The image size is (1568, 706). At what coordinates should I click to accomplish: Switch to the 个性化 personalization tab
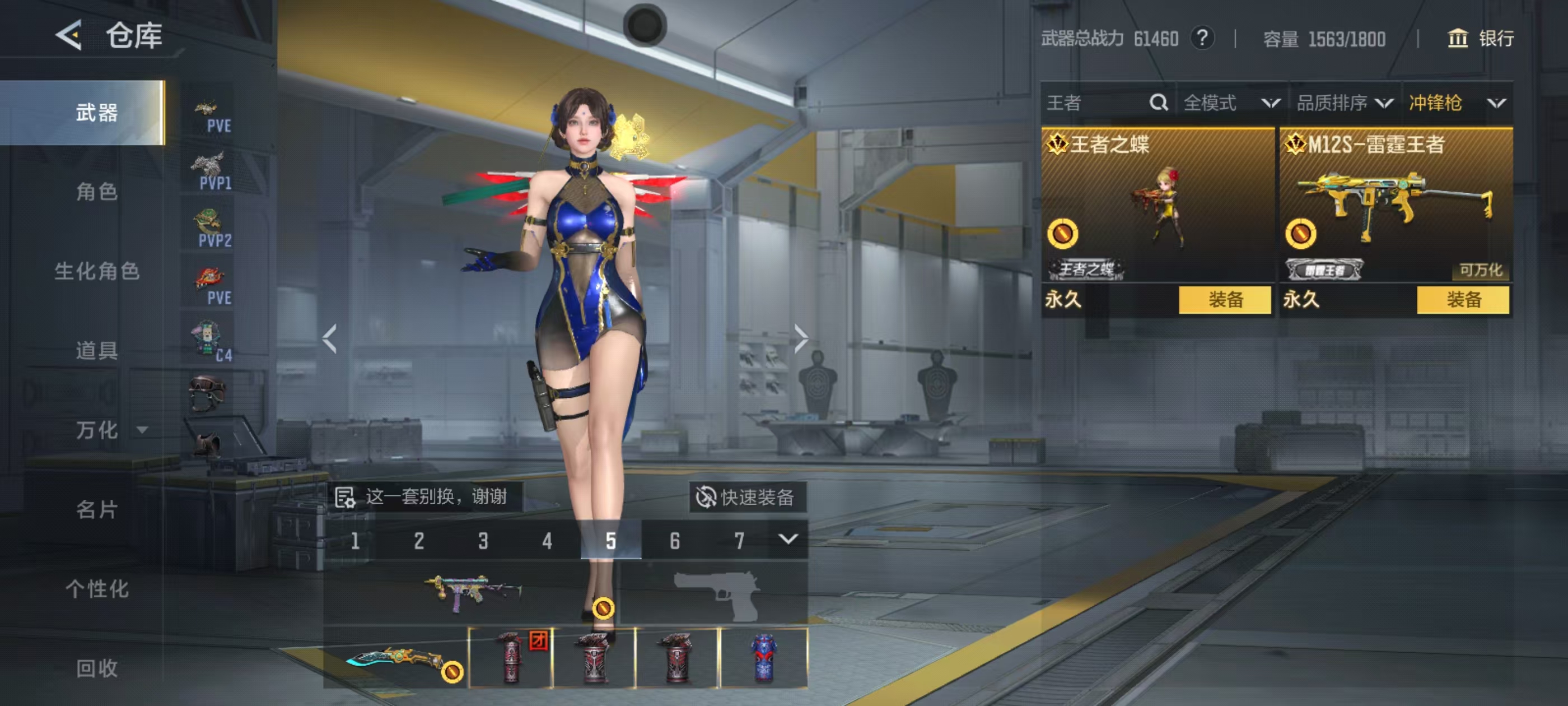96,588
